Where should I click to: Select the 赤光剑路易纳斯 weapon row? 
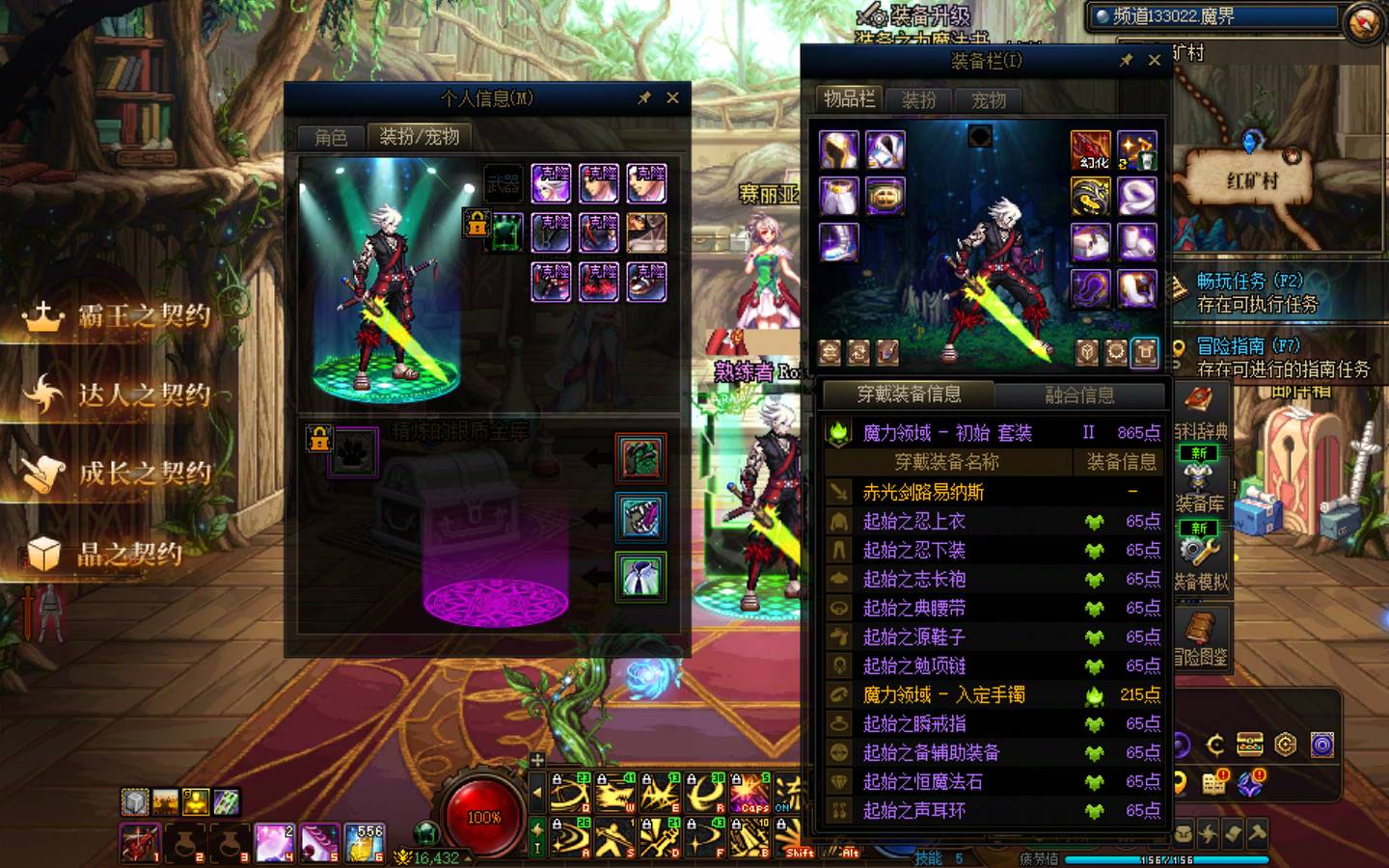pos(923,492)
